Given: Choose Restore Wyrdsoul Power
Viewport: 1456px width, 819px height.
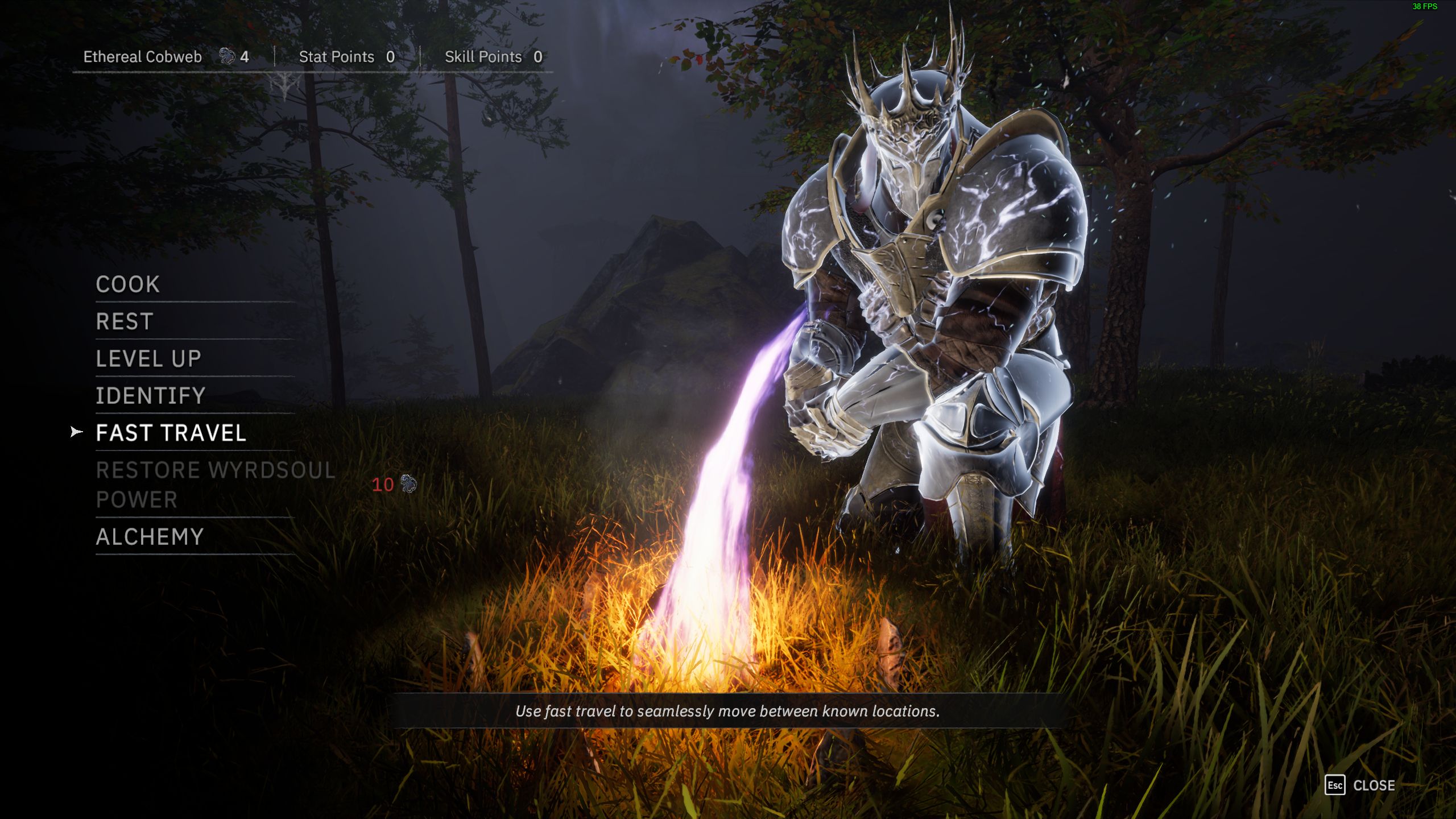Looking at the screenshot, I should point(215,485).
